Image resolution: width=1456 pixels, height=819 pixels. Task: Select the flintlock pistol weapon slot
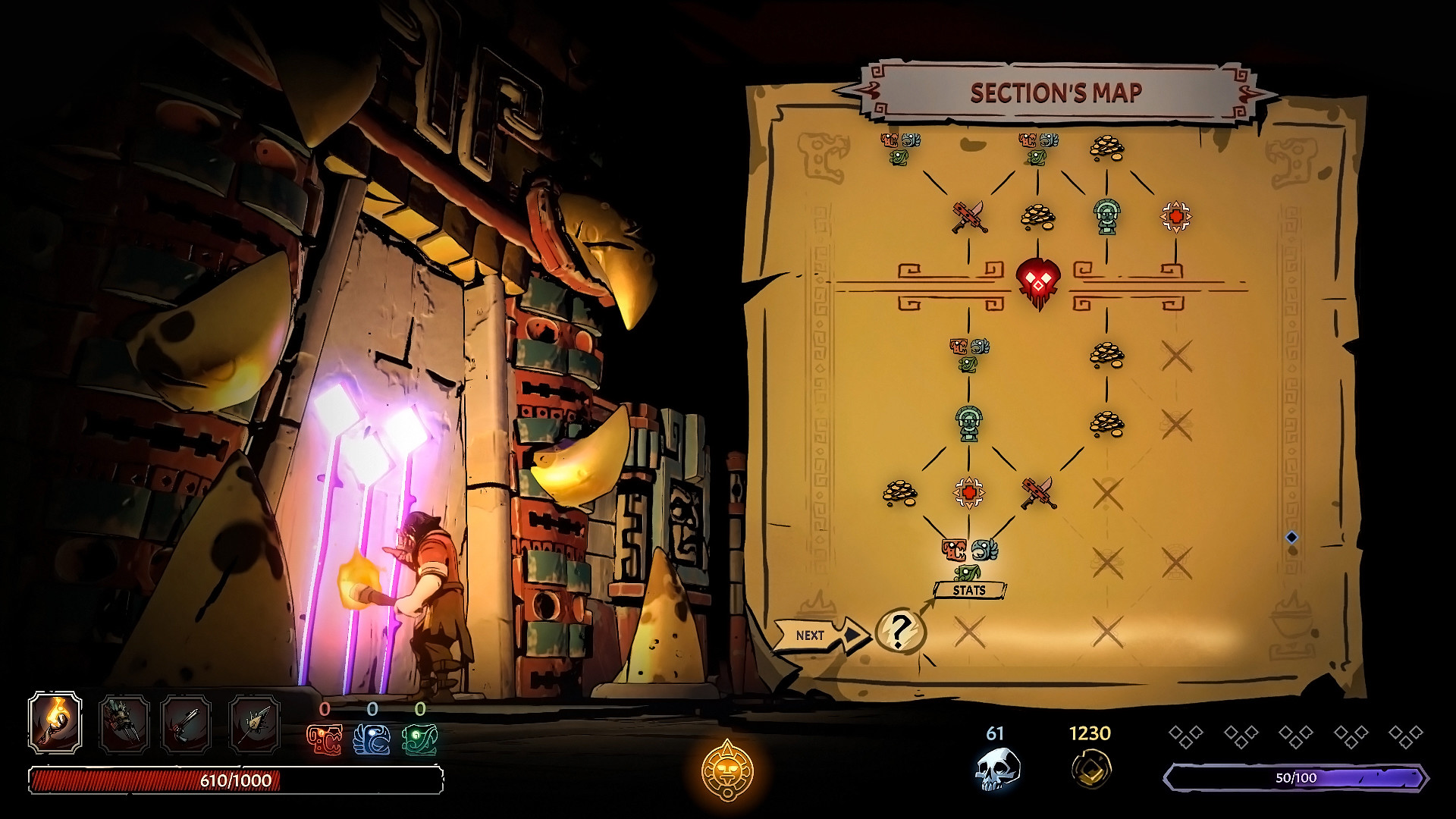[187, 725]
